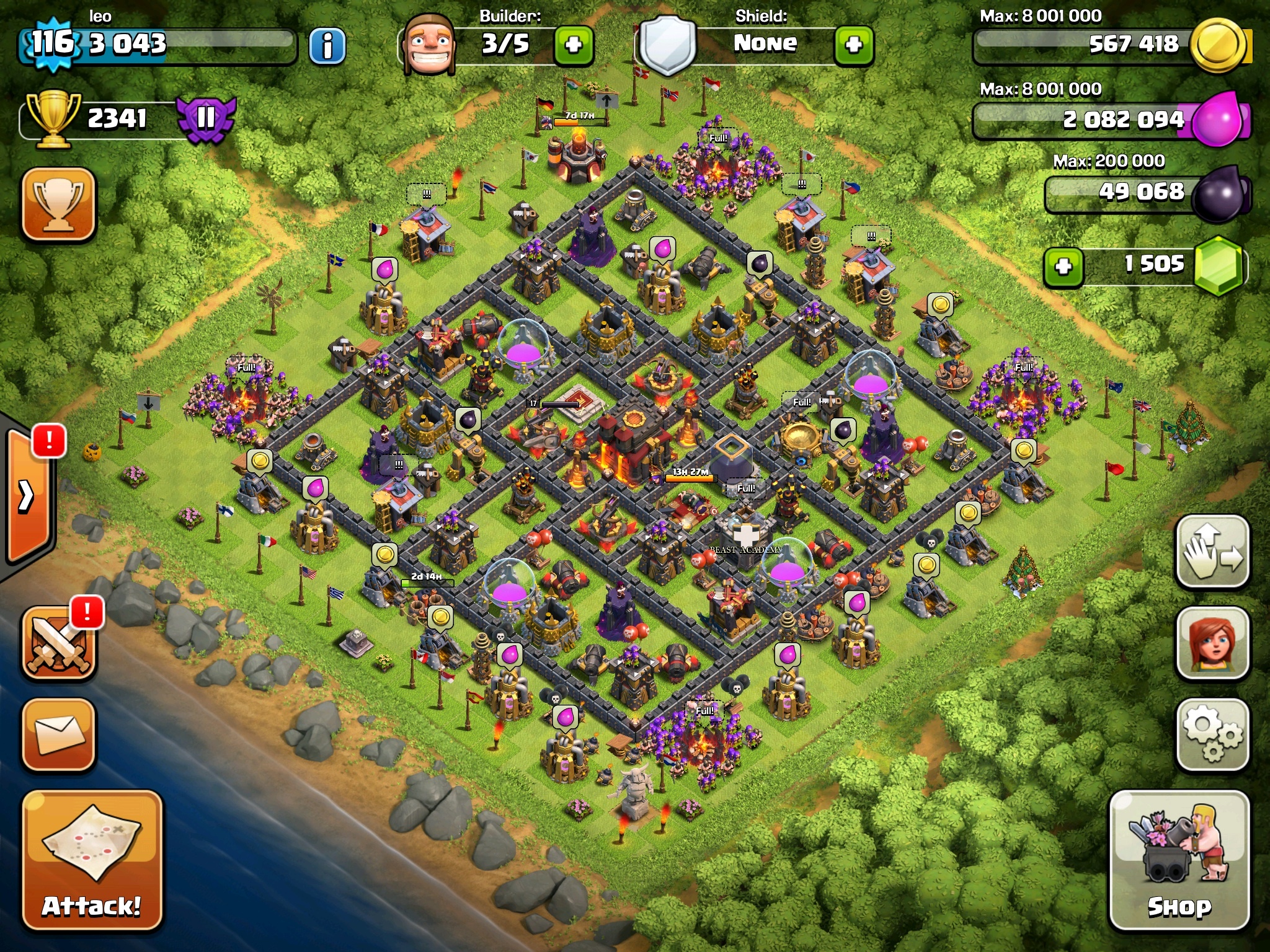
Task: Open the mail inbox envelope button
Action: 59,735
